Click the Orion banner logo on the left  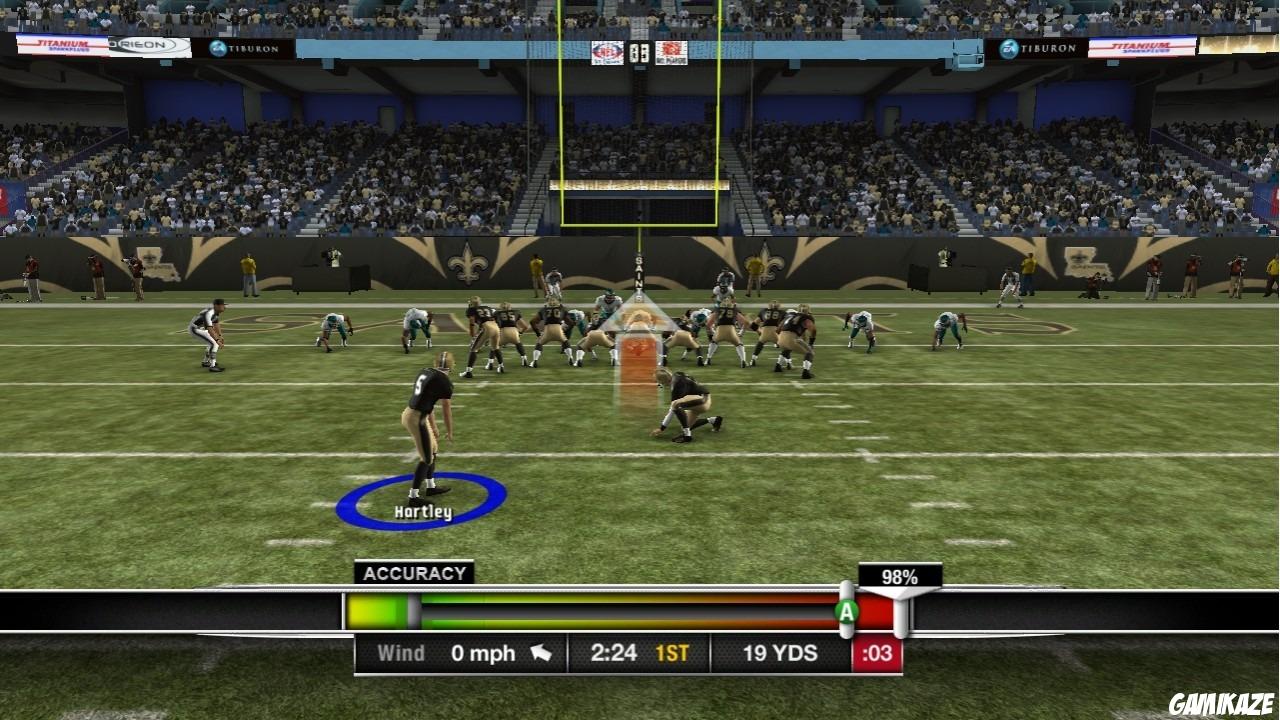pyautogui.click(x=145, y=45)
